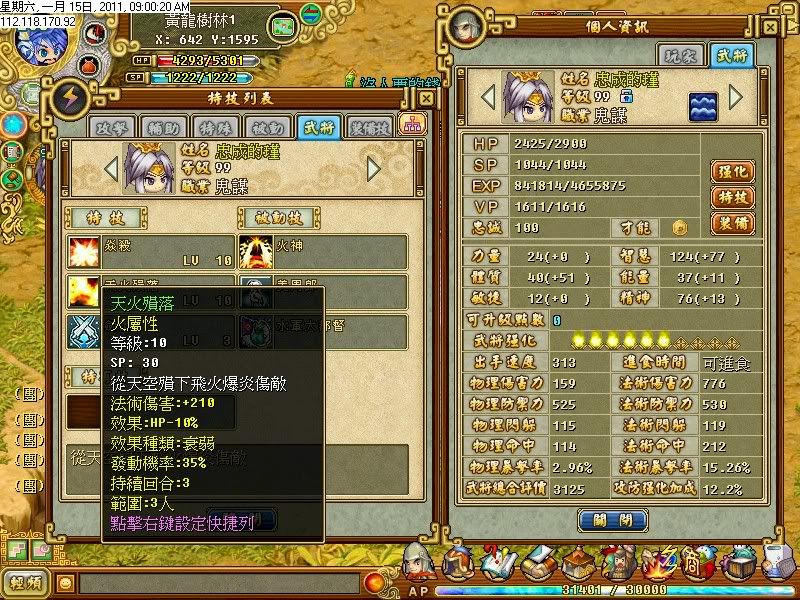The width and height of the screenshot is (800, 600).
Task: Close the 特技列表 skill list window
Action: click(x=427, y=98)
